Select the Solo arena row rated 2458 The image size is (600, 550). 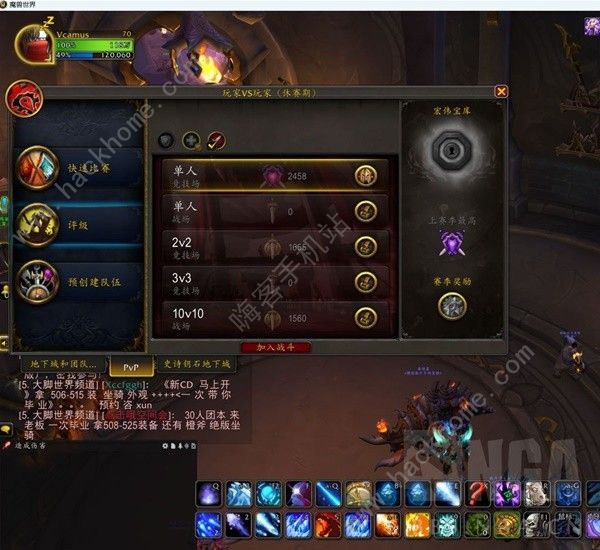(275, 175)
